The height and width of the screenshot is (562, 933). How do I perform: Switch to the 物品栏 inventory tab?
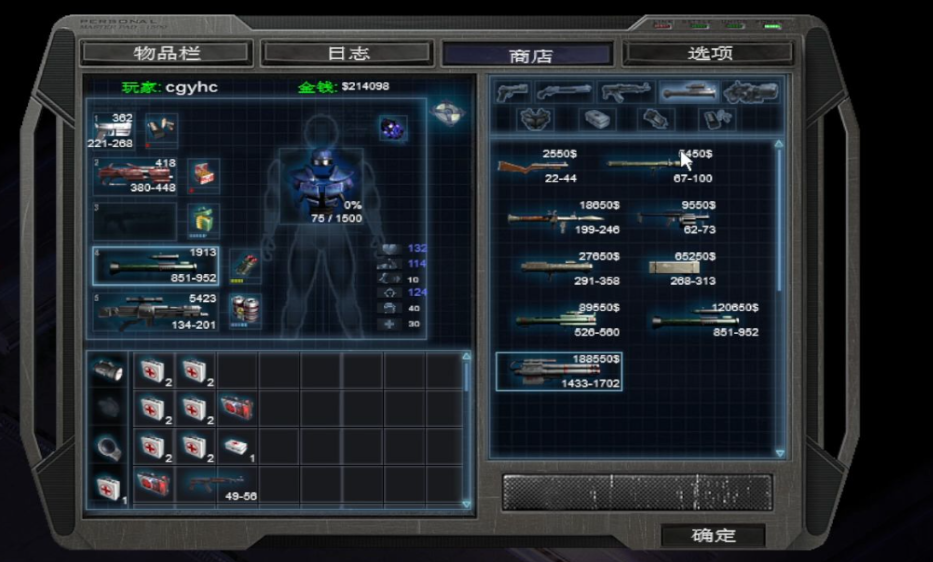[166, 53]
